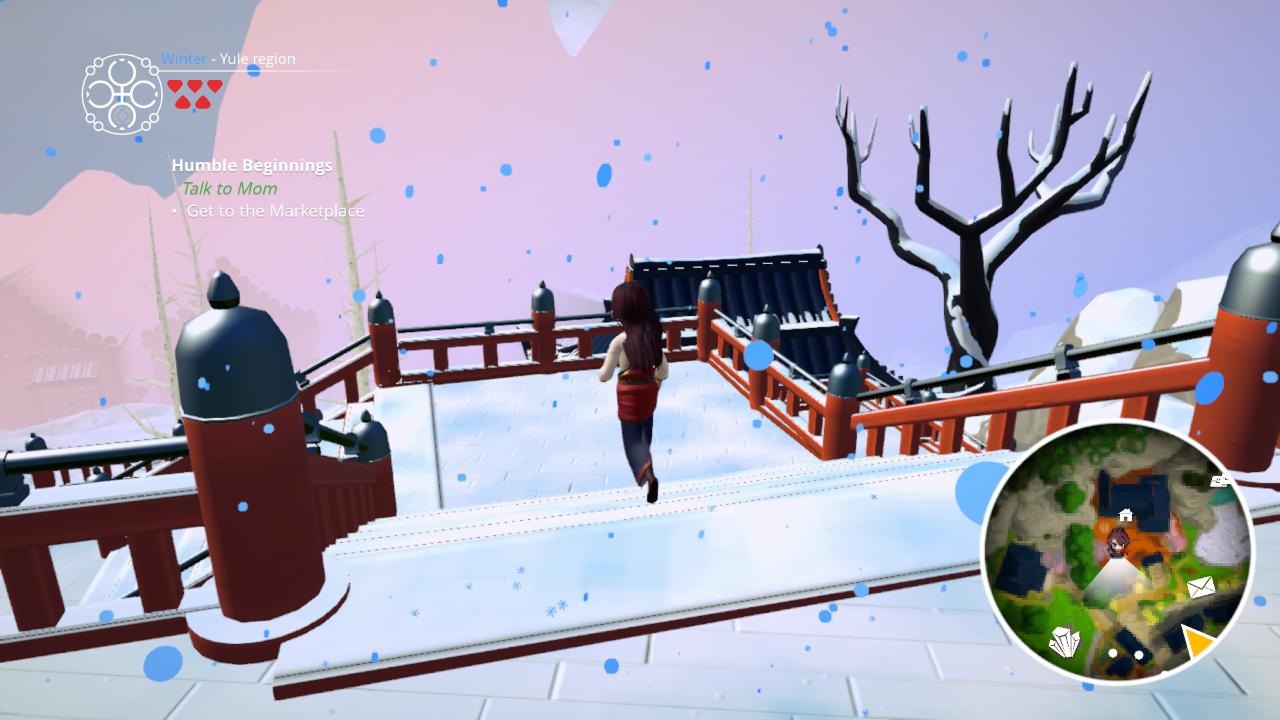Click the last half-filled heart icon
Viewport: 1280px width, 720px height.
coord(203,101)
